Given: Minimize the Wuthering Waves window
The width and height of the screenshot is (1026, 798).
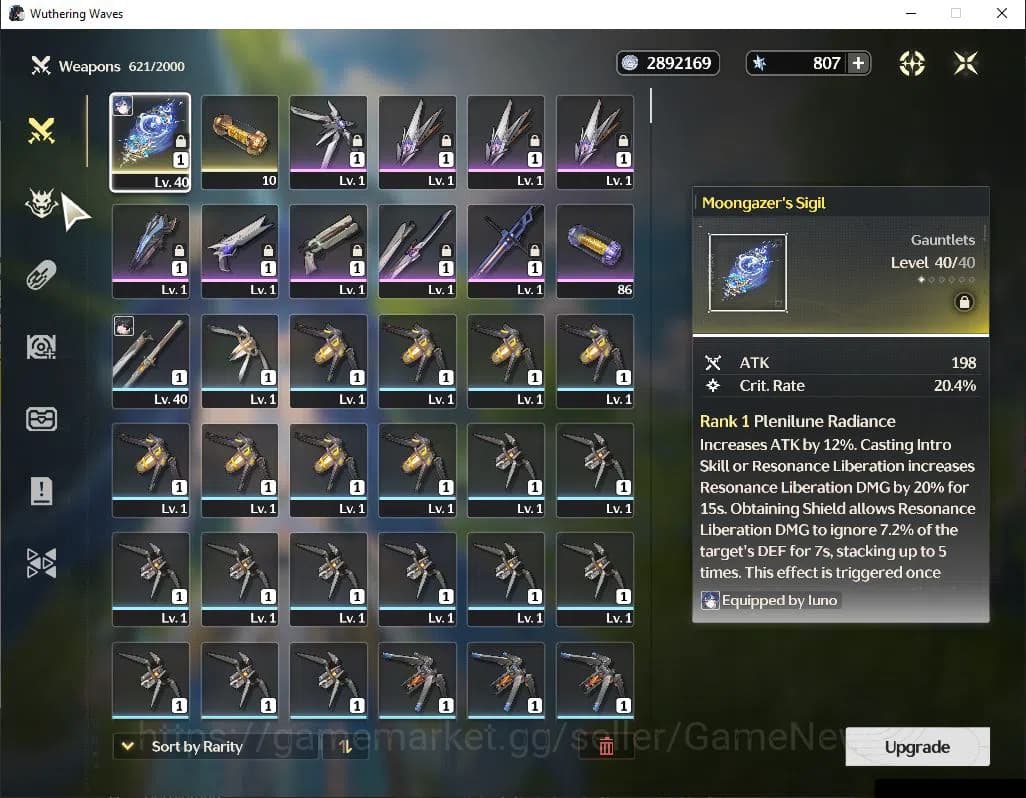Looking at the screenshot, I should point(910,14).
